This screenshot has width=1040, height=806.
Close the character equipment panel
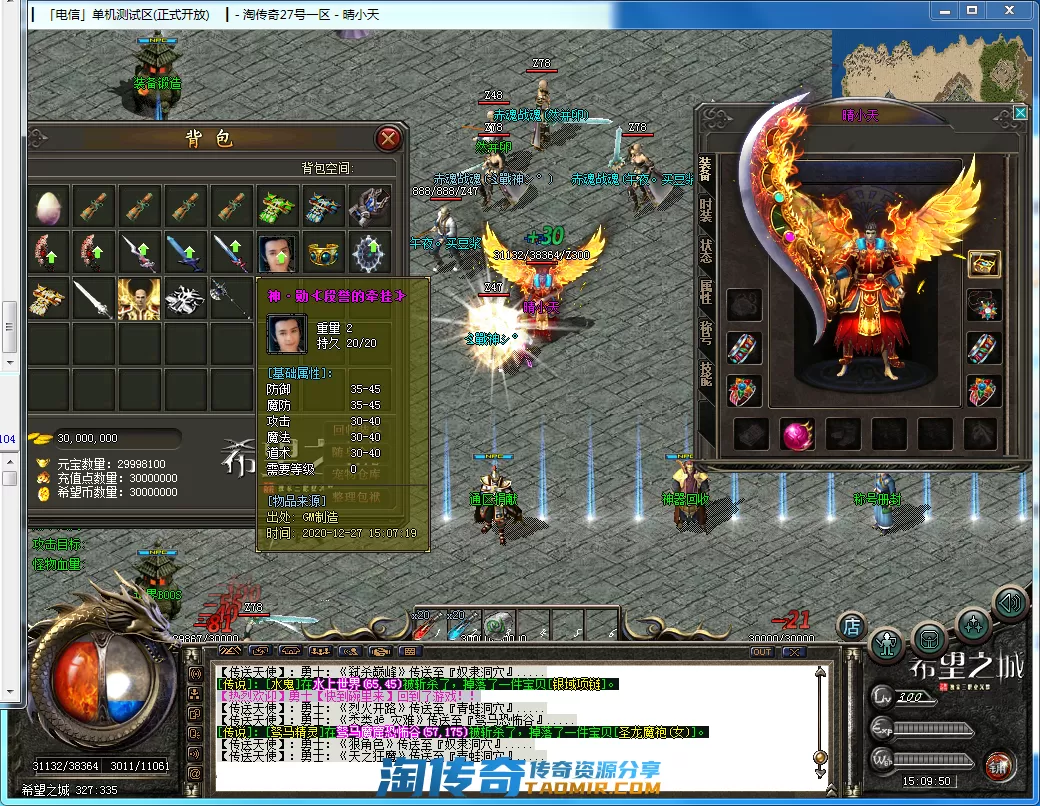coord(1020,113)
